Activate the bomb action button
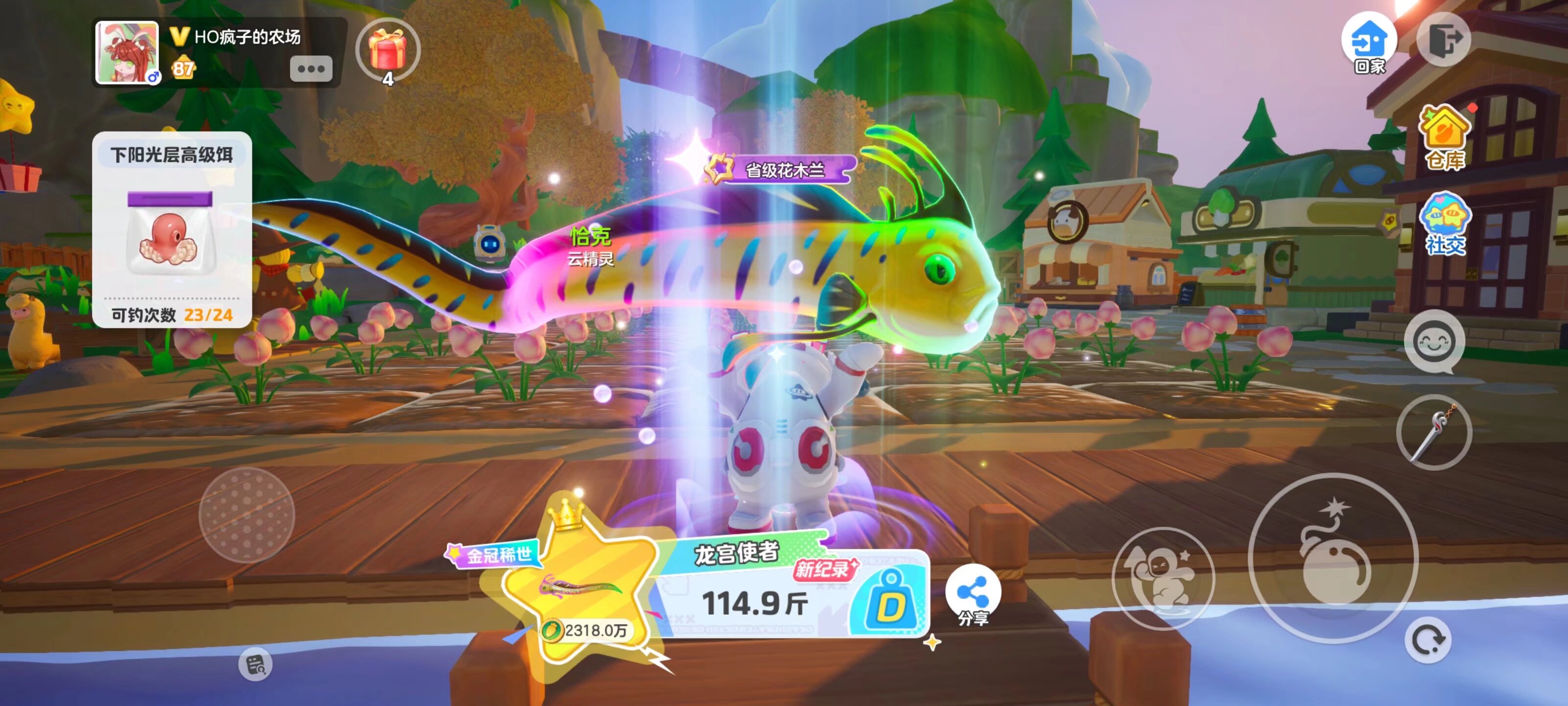Image resolution: width=1568 pixels, height=706 pixels. point(1333,558)
